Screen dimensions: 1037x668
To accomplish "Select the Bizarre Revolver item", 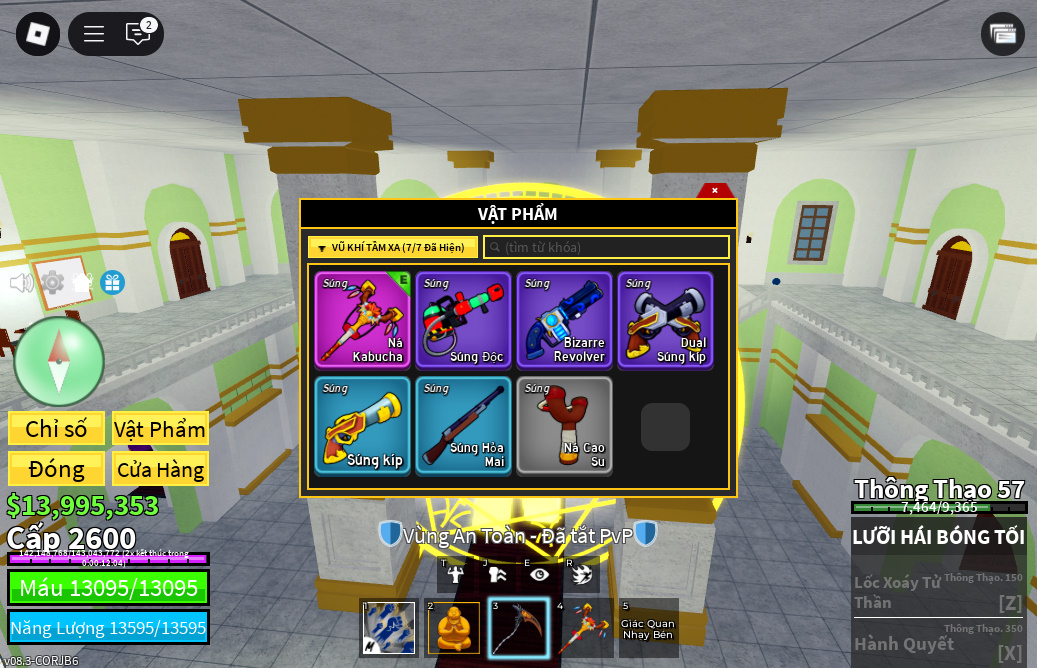I will 564,320.
